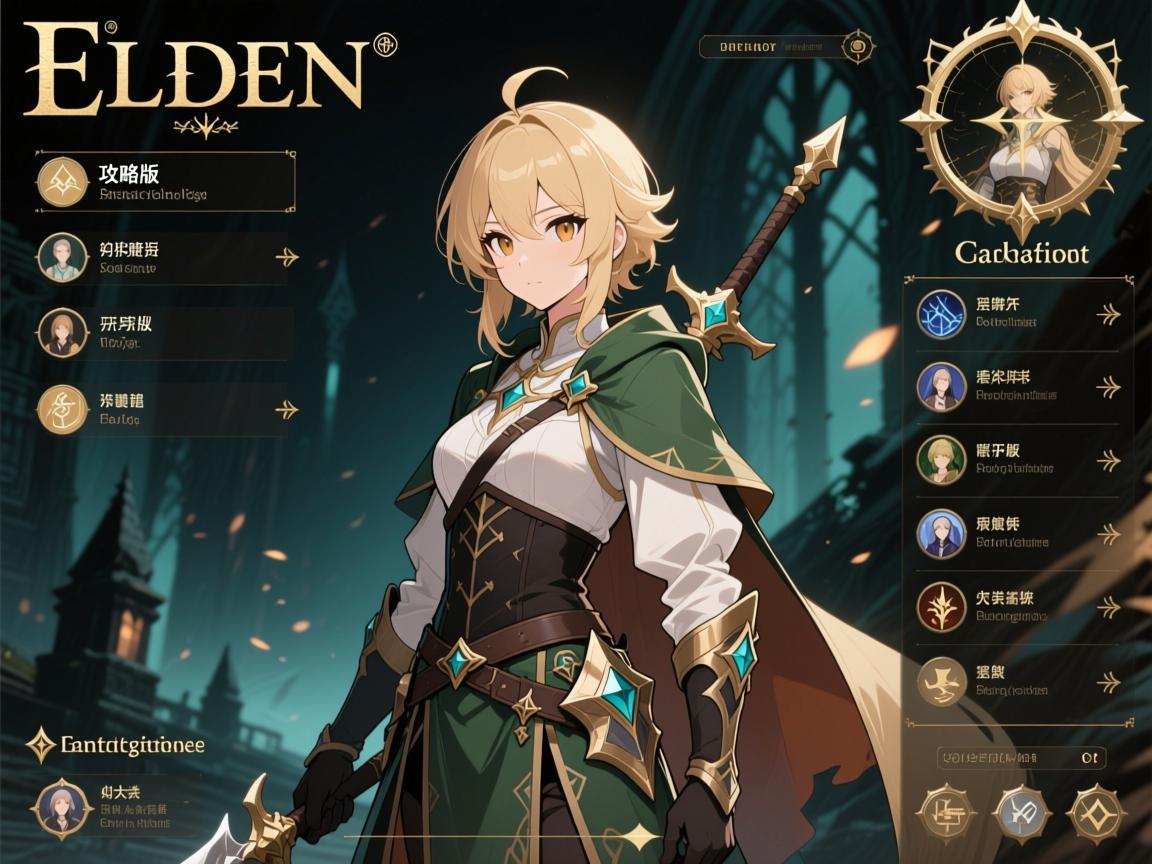The height and width of the screenshot is (864, 1152).
Task: Select the highlighted 攻略版 menu entry
Action: [165, 181]
